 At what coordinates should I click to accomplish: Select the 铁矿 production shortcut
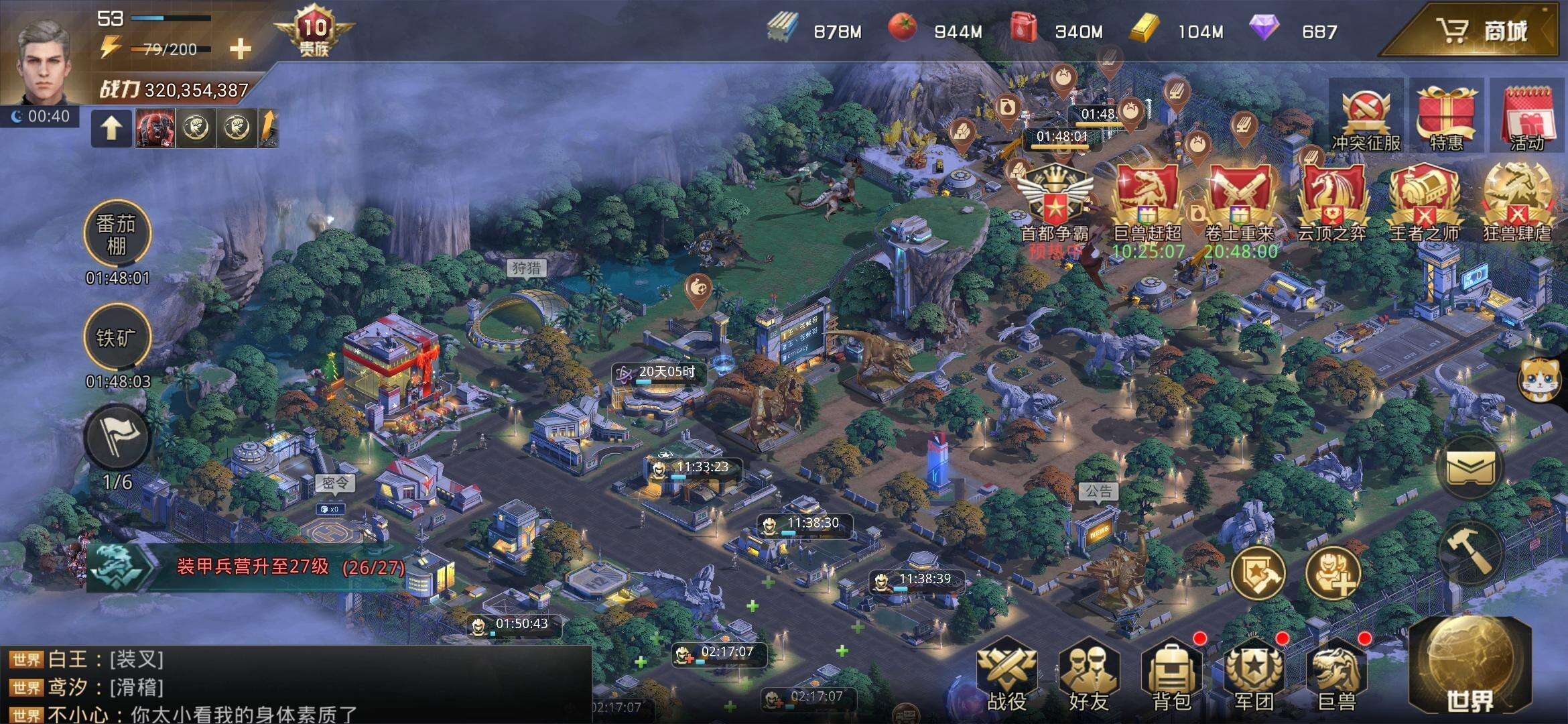pyautogui.click(x=117, y=338)
